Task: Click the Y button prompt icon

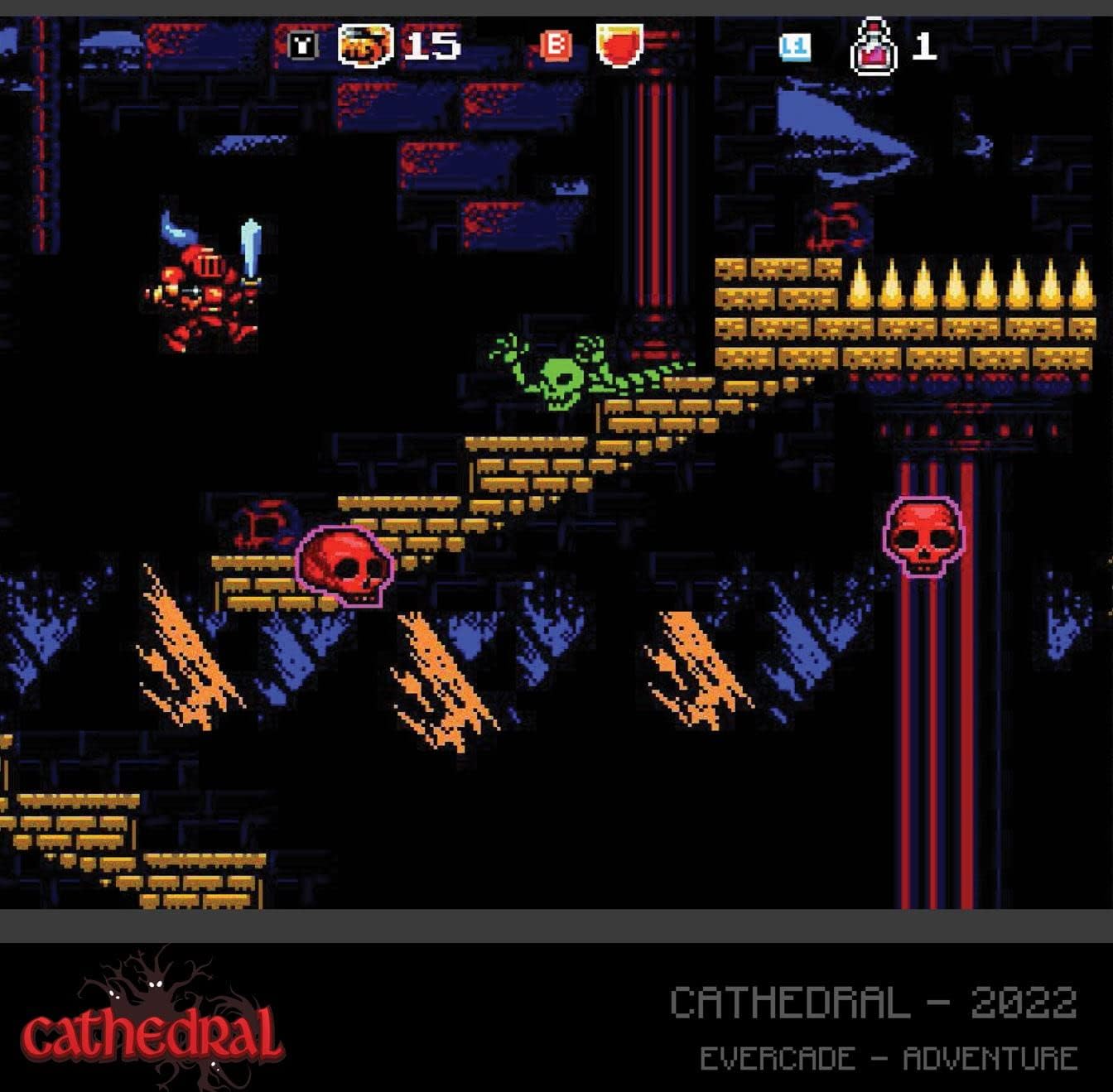Action: 301,47
